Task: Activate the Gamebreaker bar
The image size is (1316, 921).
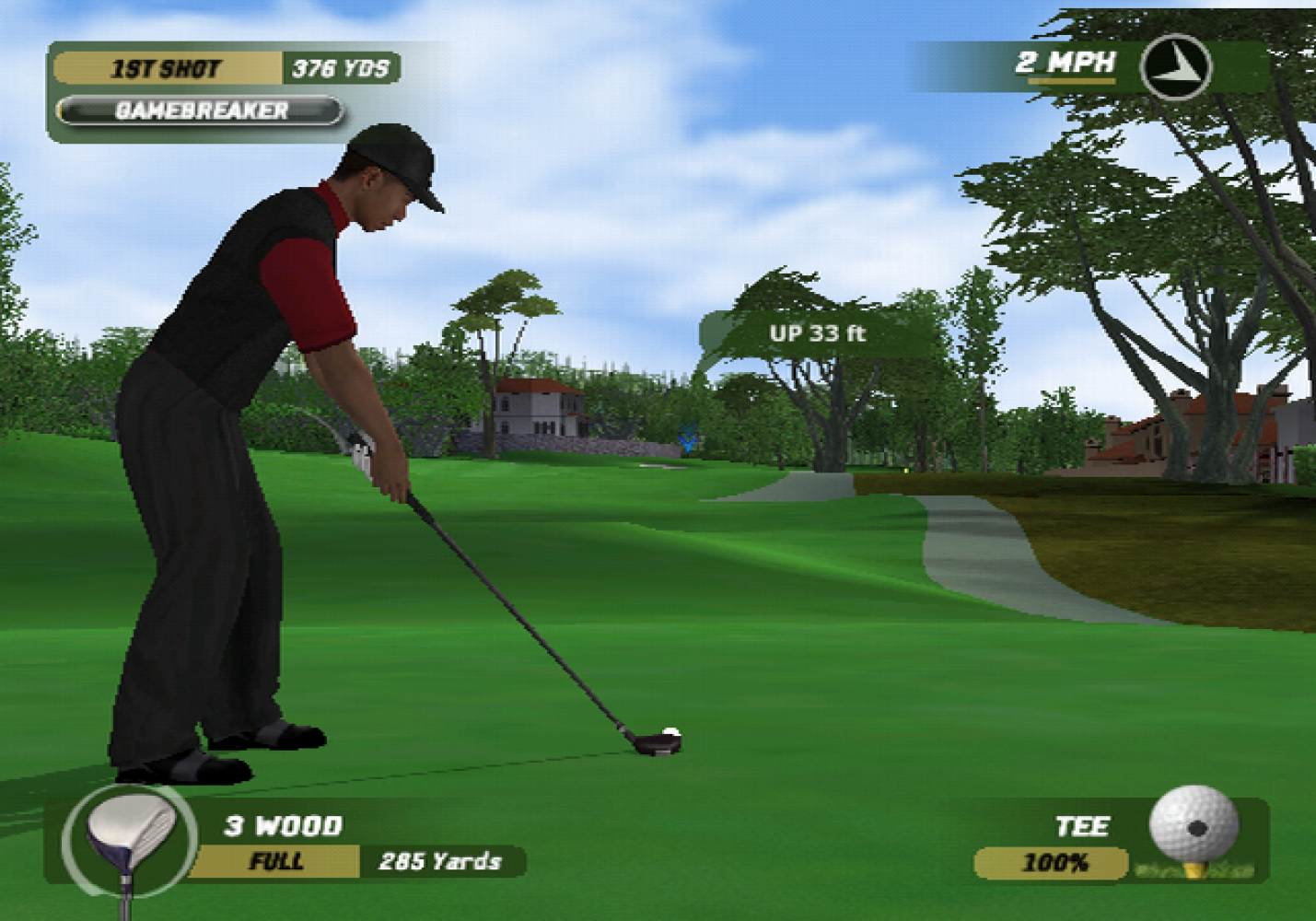Action: (x=201, y=111)
